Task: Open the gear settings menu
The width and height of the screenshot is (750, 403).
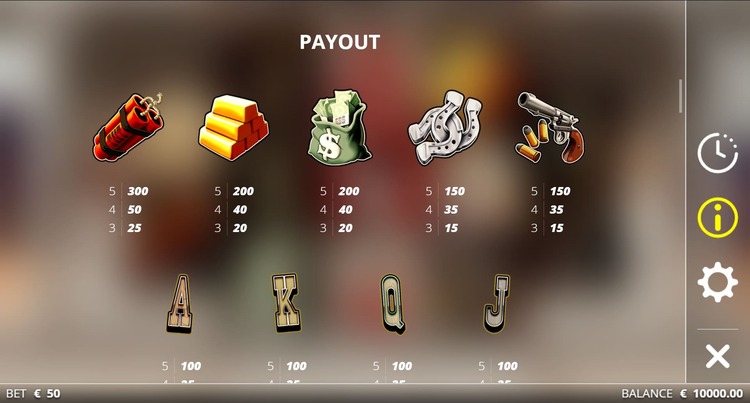Action: pos(717,283)
